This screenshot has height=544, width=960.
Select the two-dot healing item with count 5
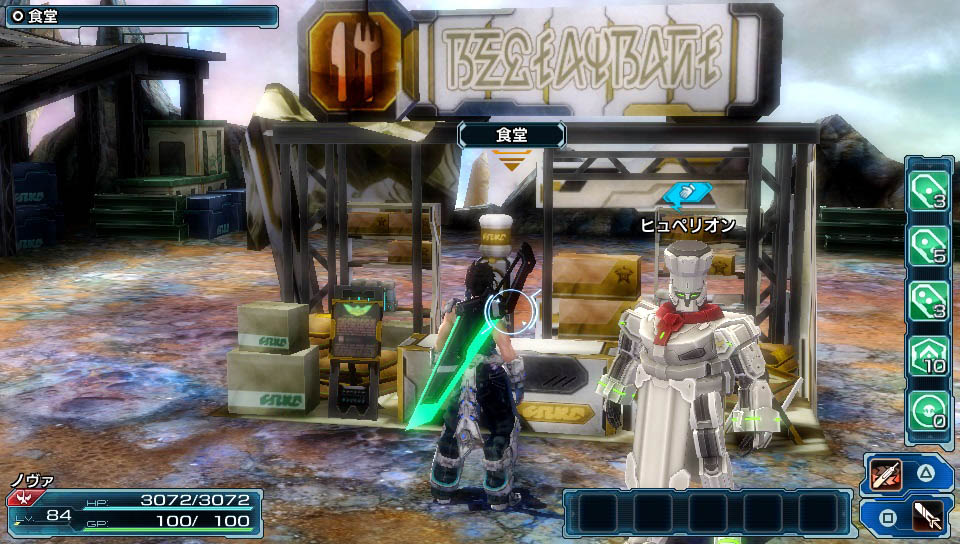[929, 243]
